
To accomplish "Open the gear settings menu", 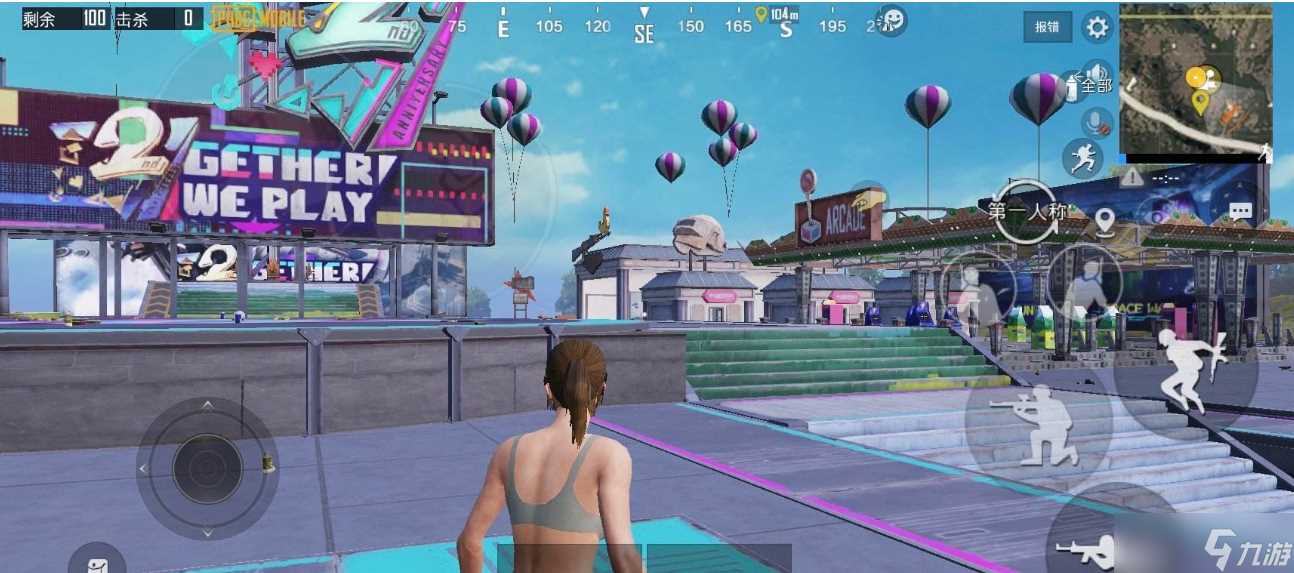I will tap(1097, 27).
